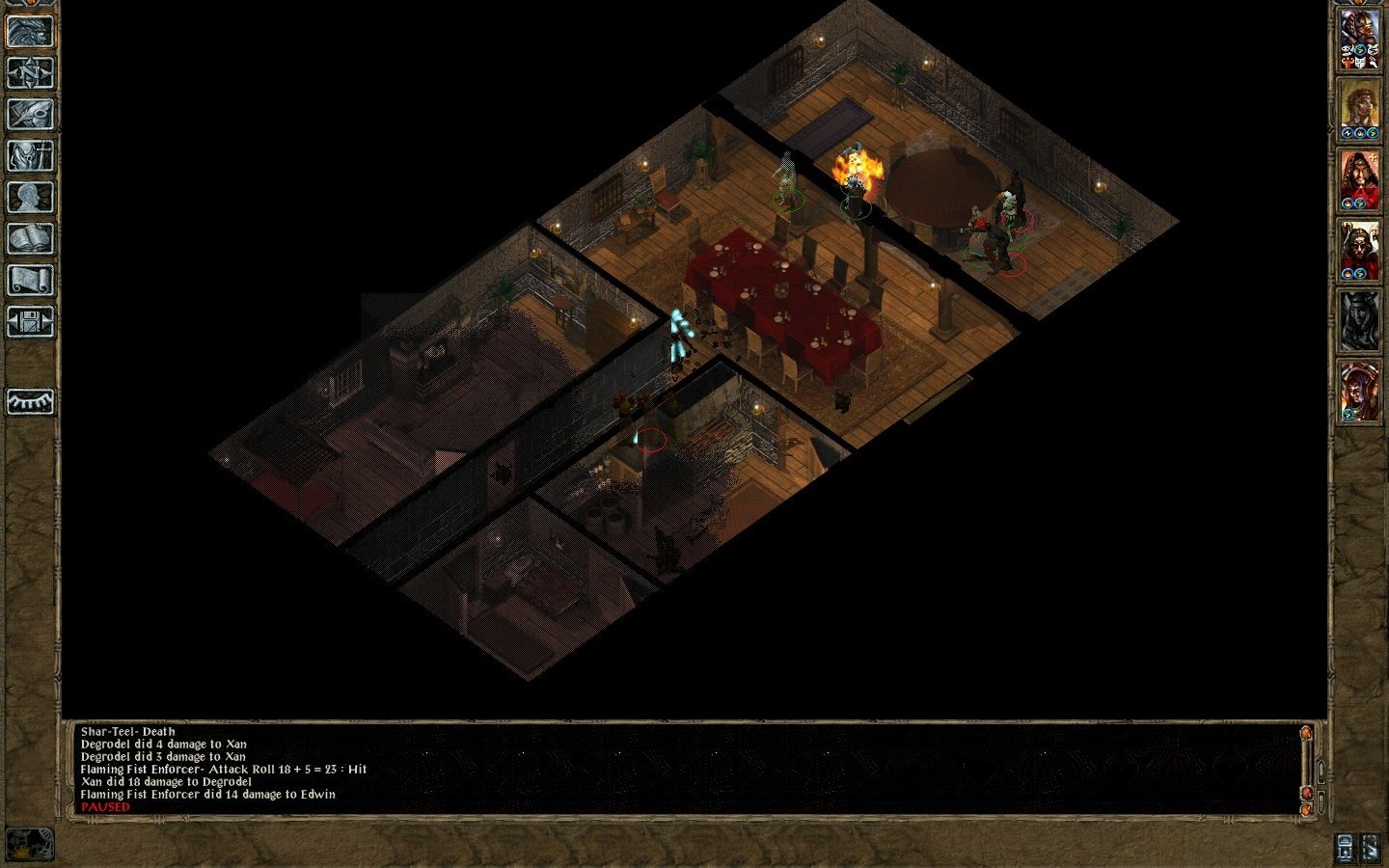Open the area map with compass icon
1389x868 pixels.
pos(30,72)
